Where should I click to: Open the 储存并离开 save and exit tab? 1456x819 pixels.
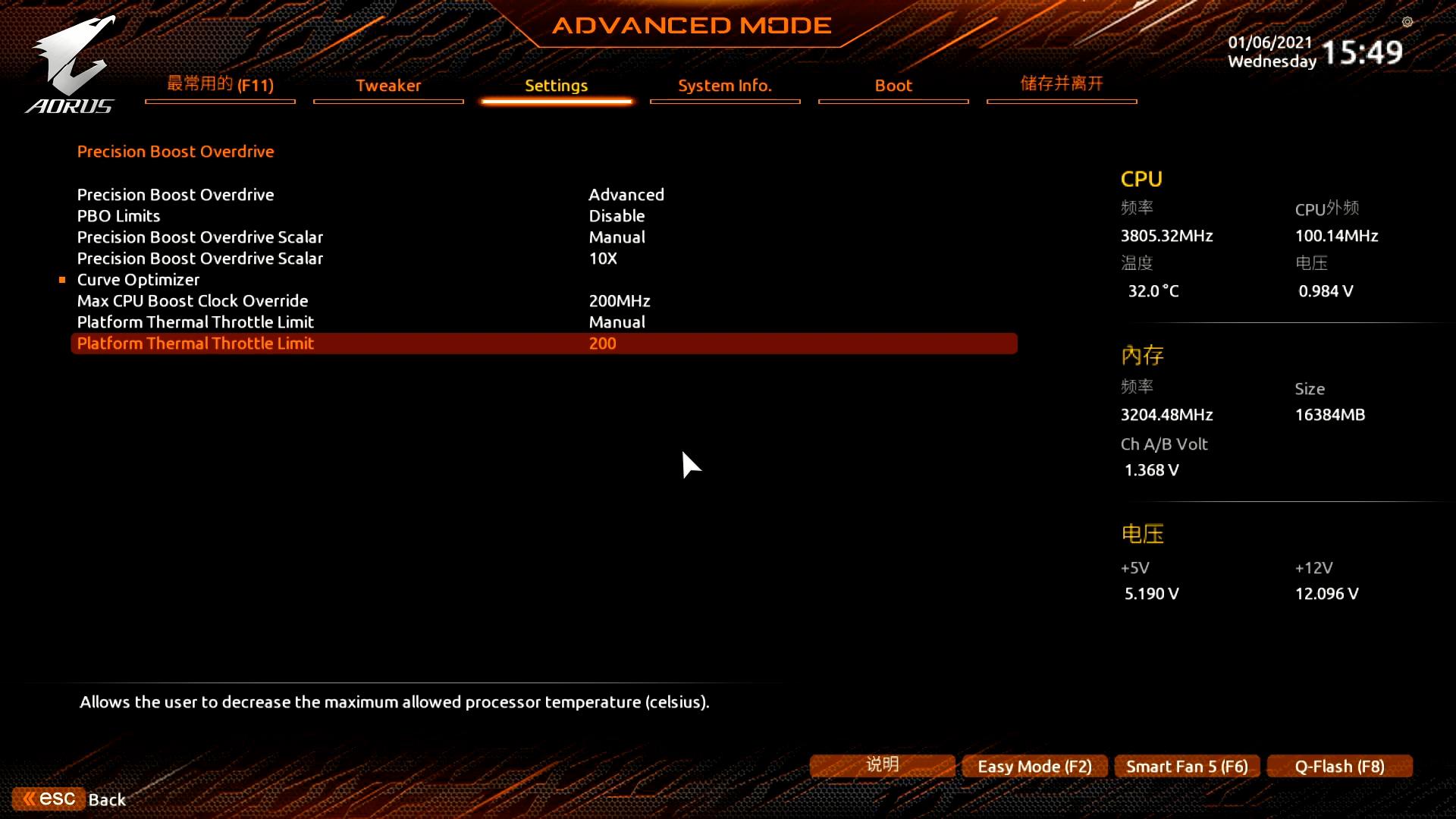click(x=1061, y=84)
